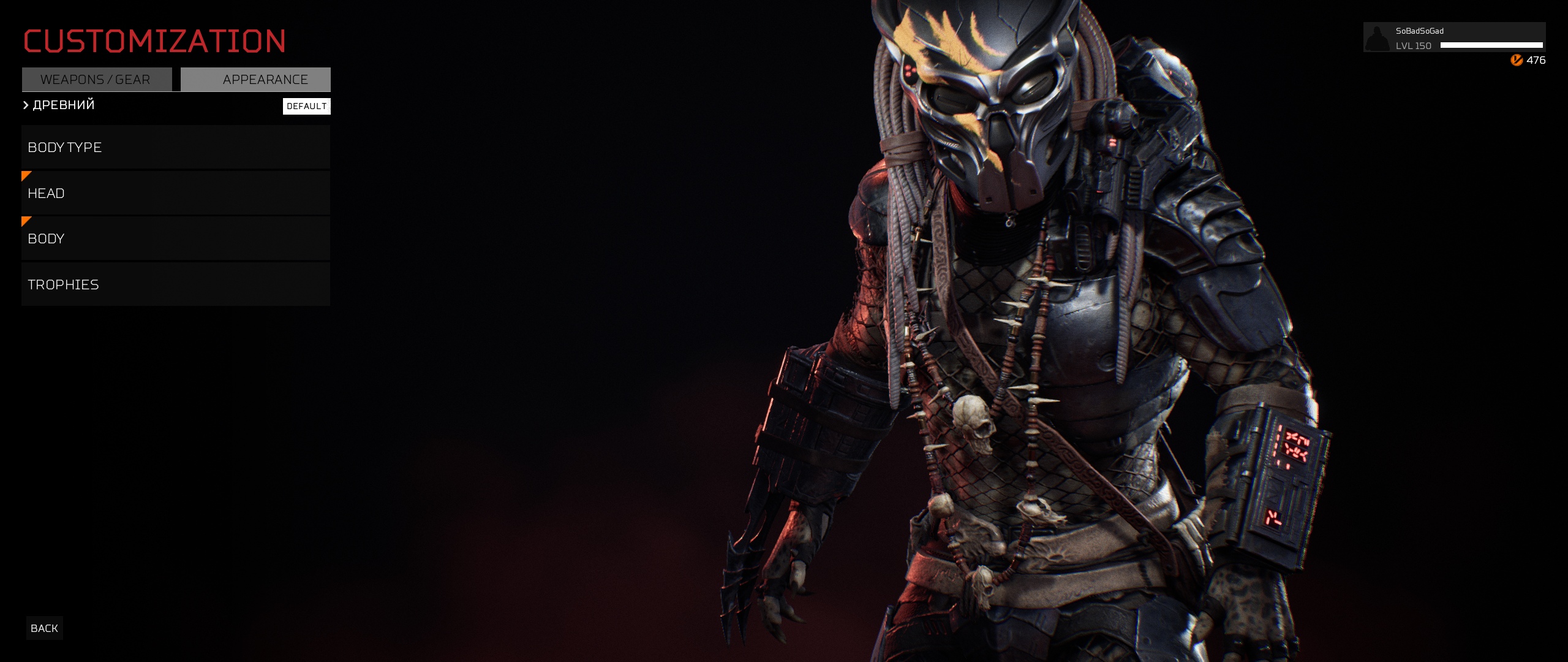Switch to the Weapons / Gear tab

click(x=96, y=80)
